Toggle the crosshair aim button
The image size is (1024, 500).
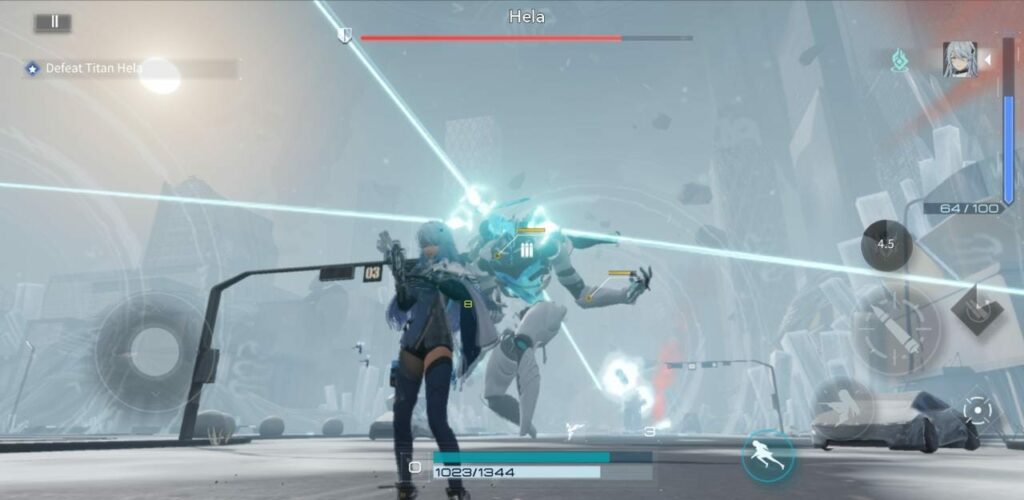[977, 410]
